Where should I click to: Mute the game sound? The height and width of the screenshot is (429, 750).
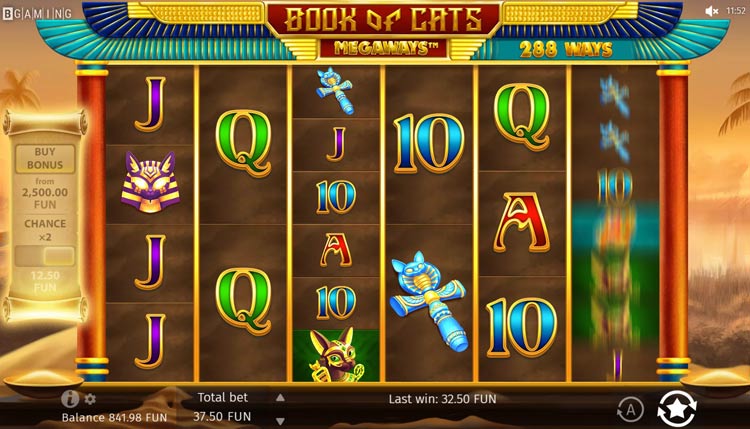click(x=712, y=11)
